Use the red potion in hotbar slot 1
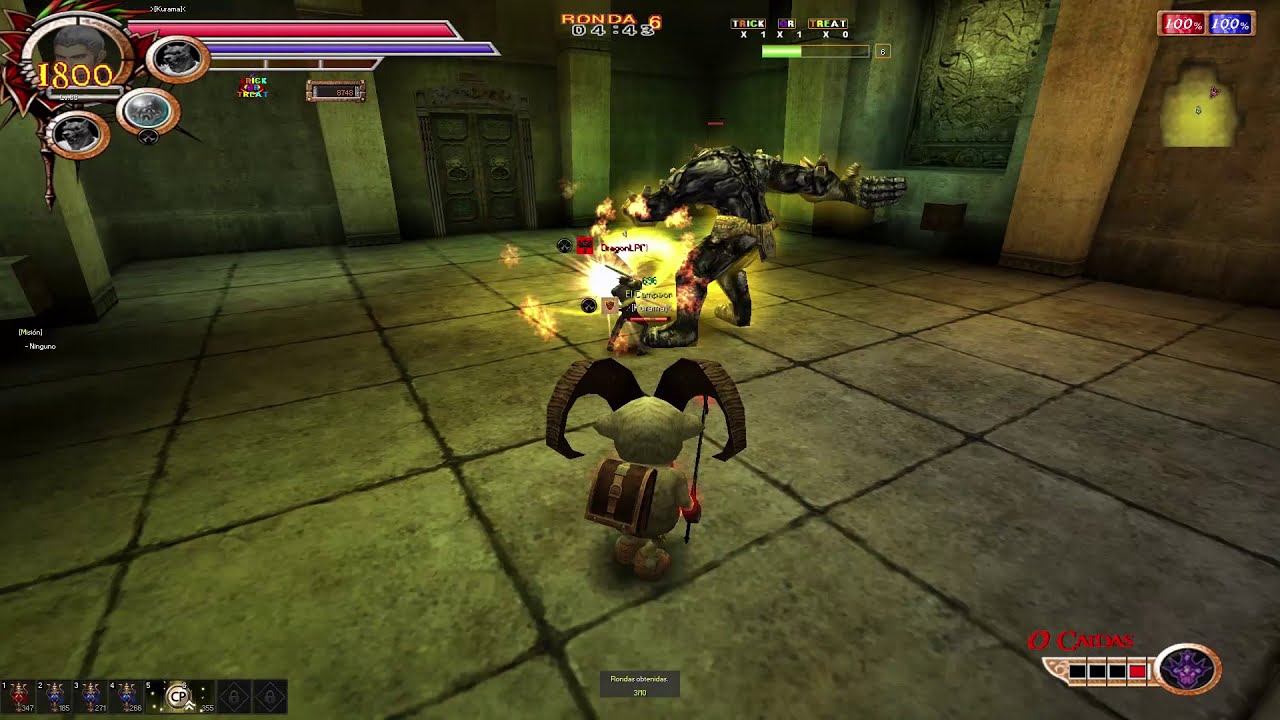Viewport: 1280px width, 720px height. coord(19,695)
